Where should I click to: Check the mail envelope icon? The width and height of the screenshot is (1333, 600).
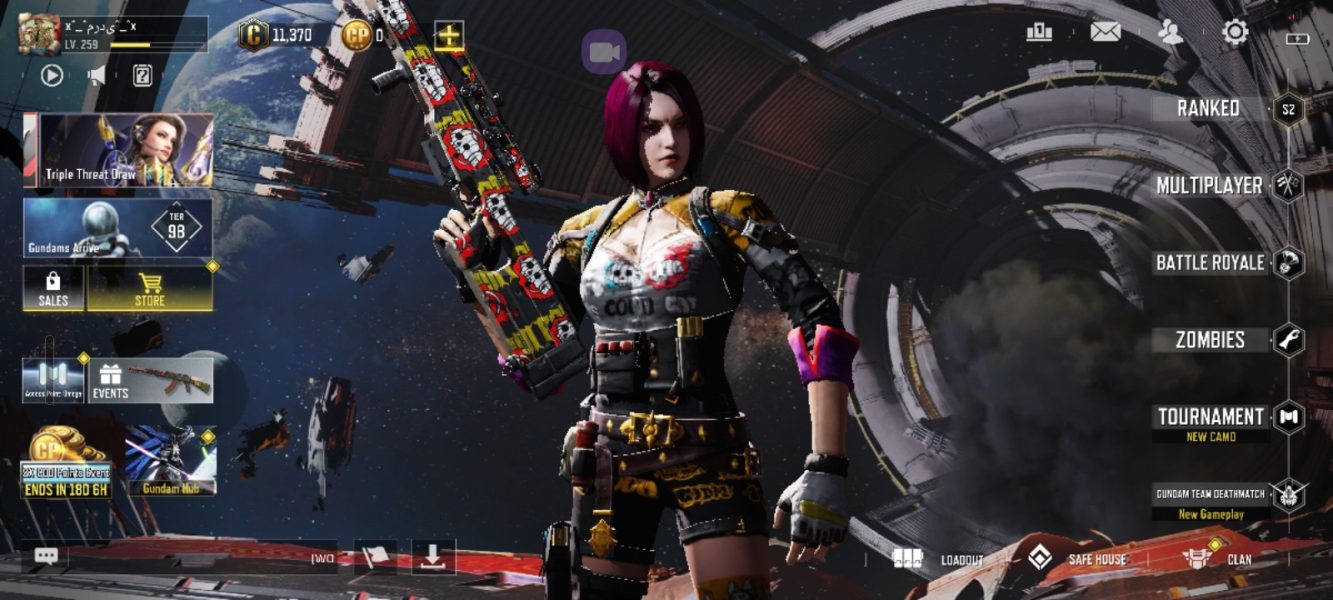click(x=1105, y=32)
